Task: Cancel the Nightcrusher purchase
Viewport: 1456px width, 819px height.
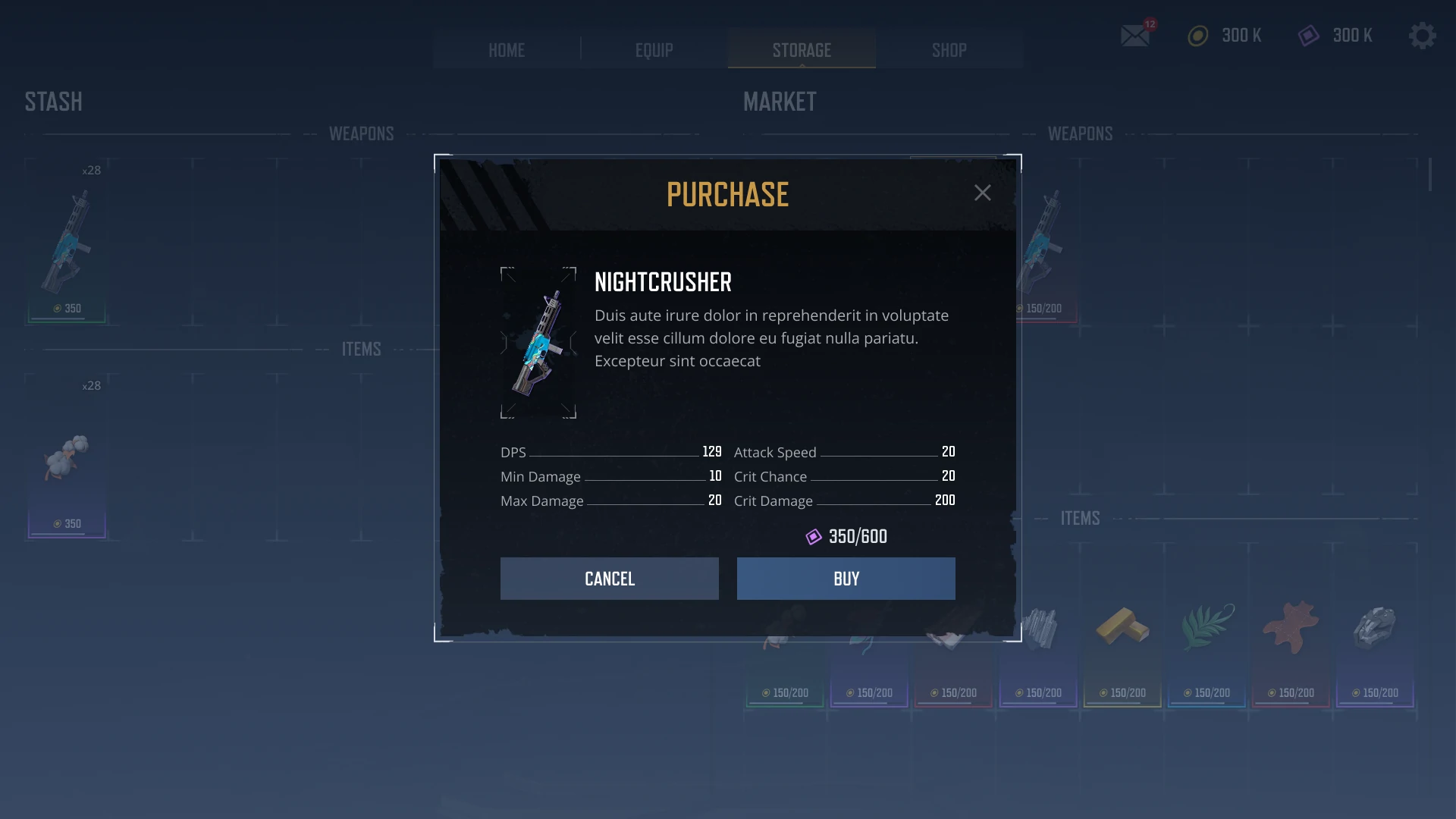Action: click(x=609, y=579)
